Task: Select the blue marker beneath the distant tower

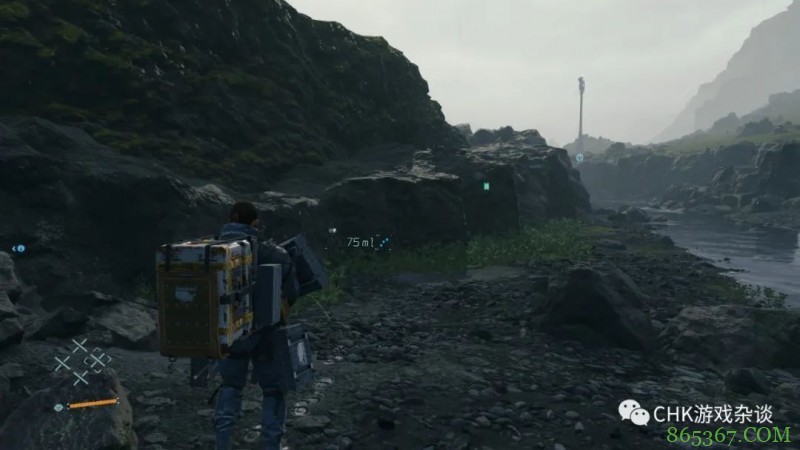Action: [579, 157]
